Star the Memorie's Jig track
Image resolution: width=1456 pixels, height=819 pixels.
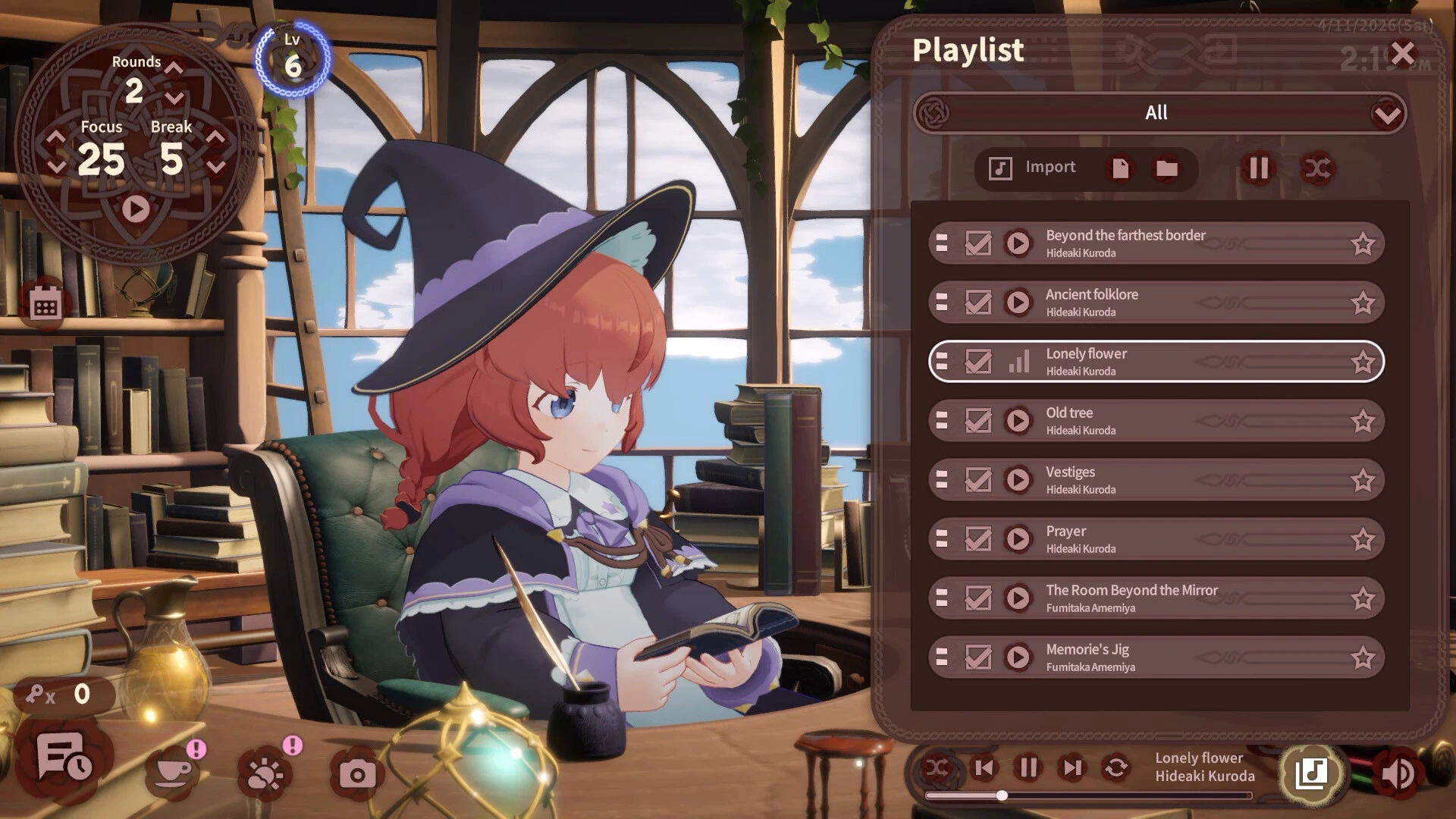1362,657
